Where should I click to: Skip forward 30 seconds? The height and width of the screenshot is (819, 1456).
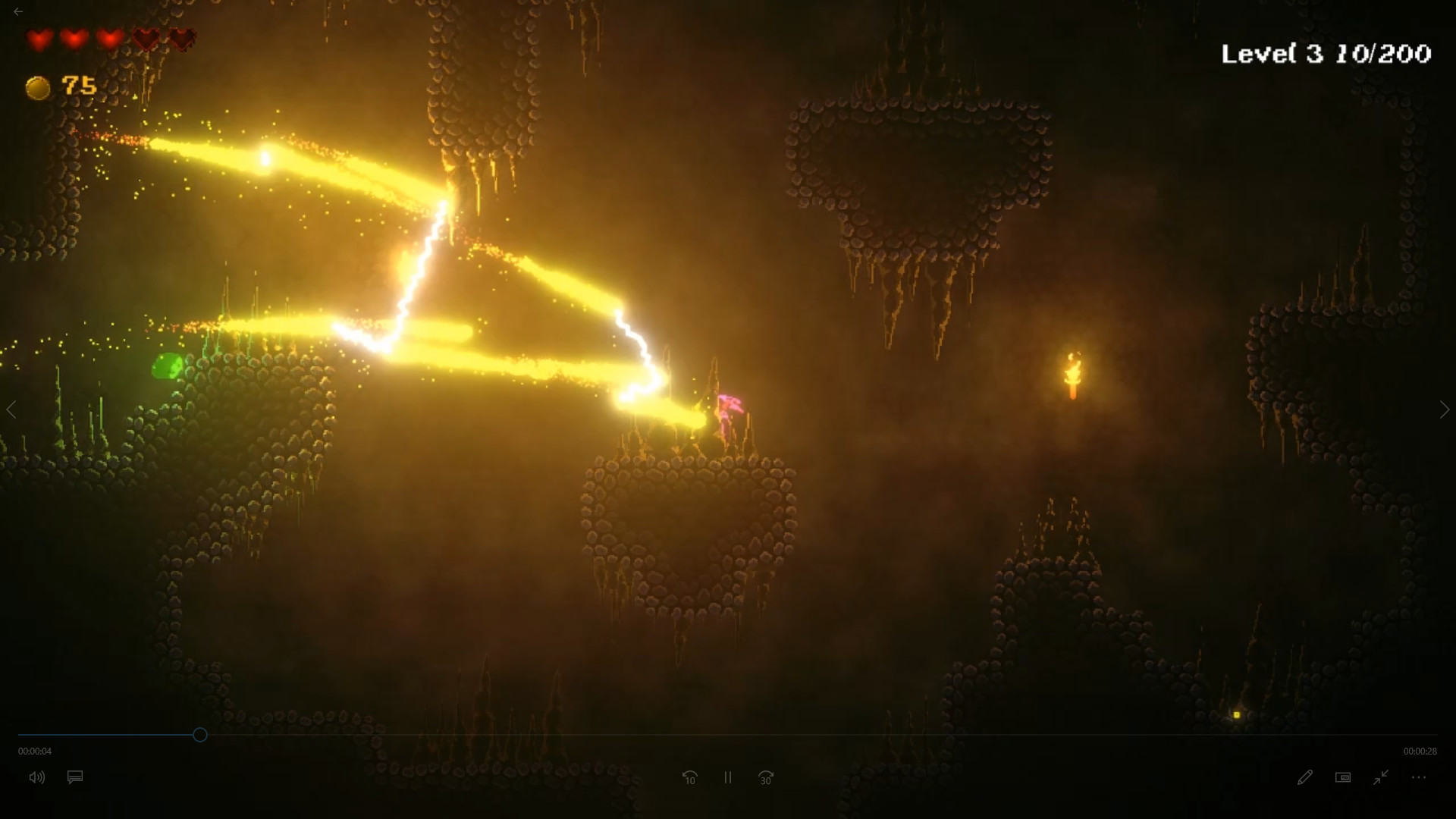(765, 777)
